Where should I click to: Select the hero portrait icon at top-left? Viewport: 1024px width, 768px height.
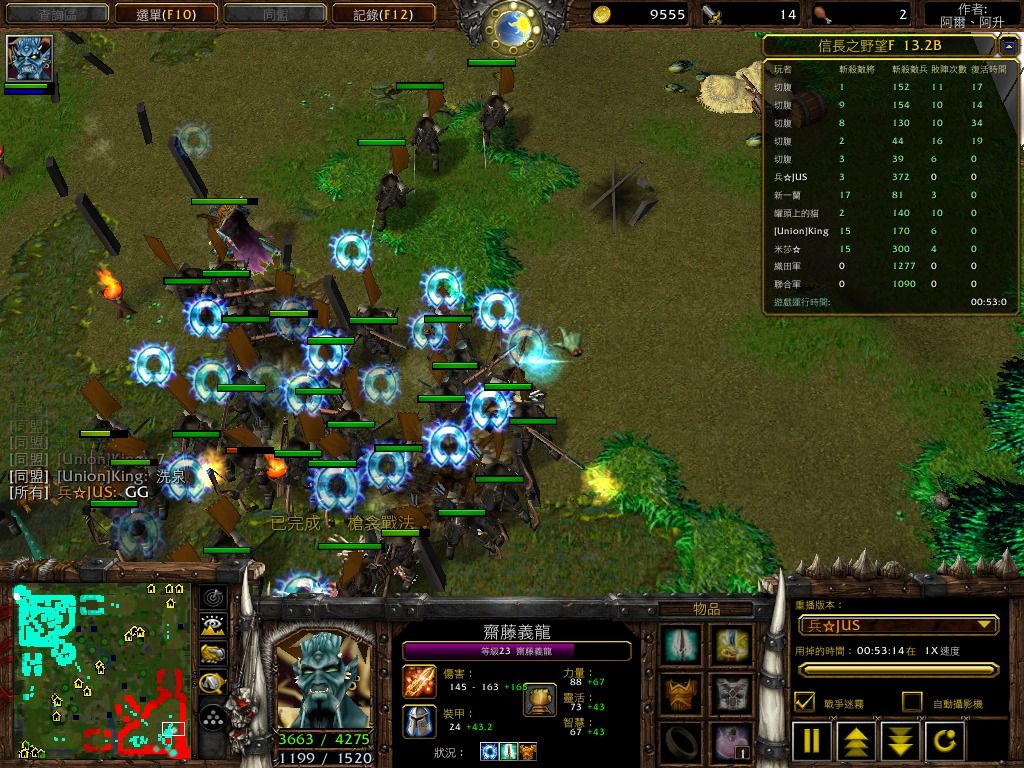click(29, 58)
